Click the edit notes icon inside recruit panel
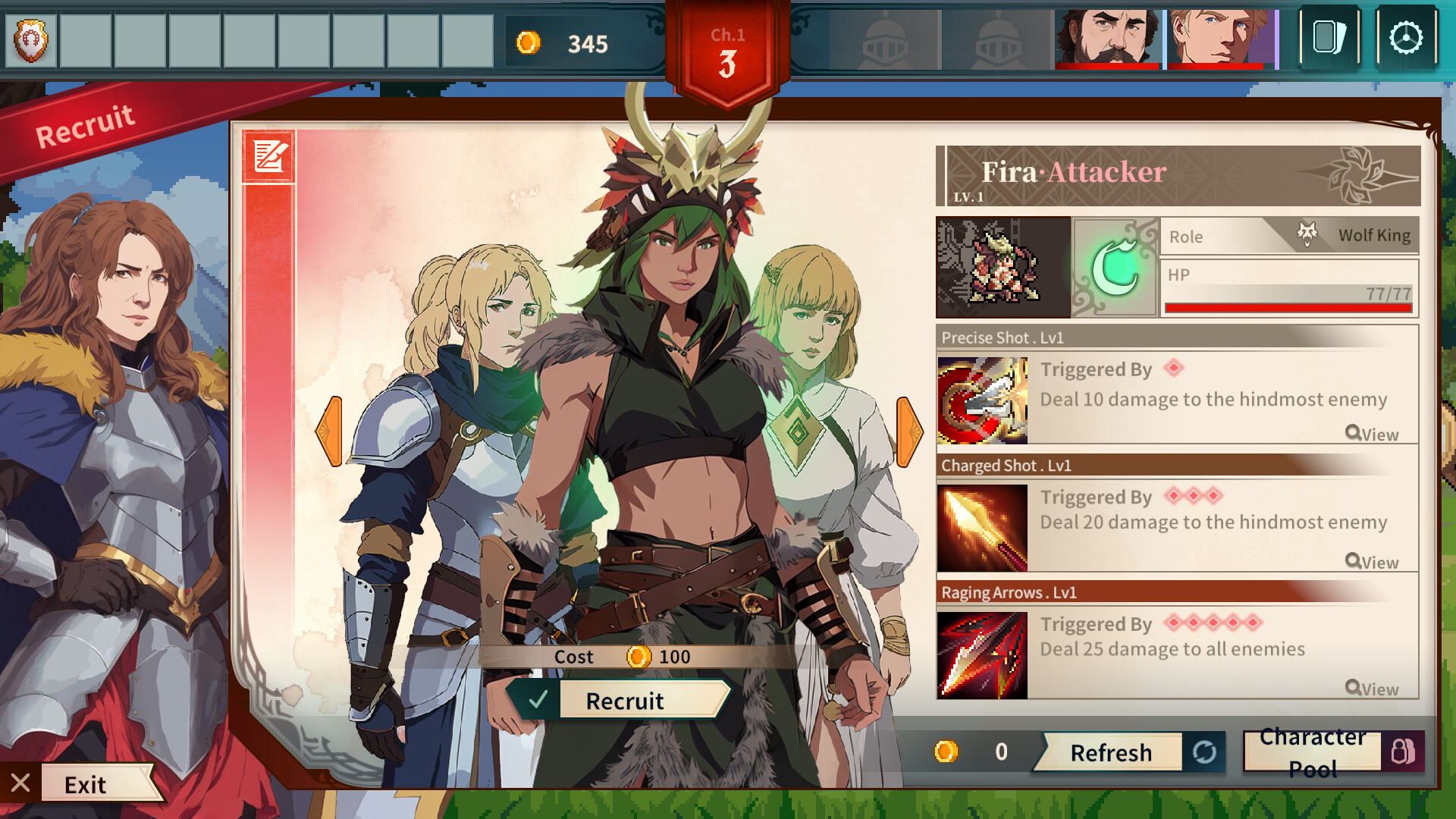This screenshot has width=1456, height=819. [268, 157]
